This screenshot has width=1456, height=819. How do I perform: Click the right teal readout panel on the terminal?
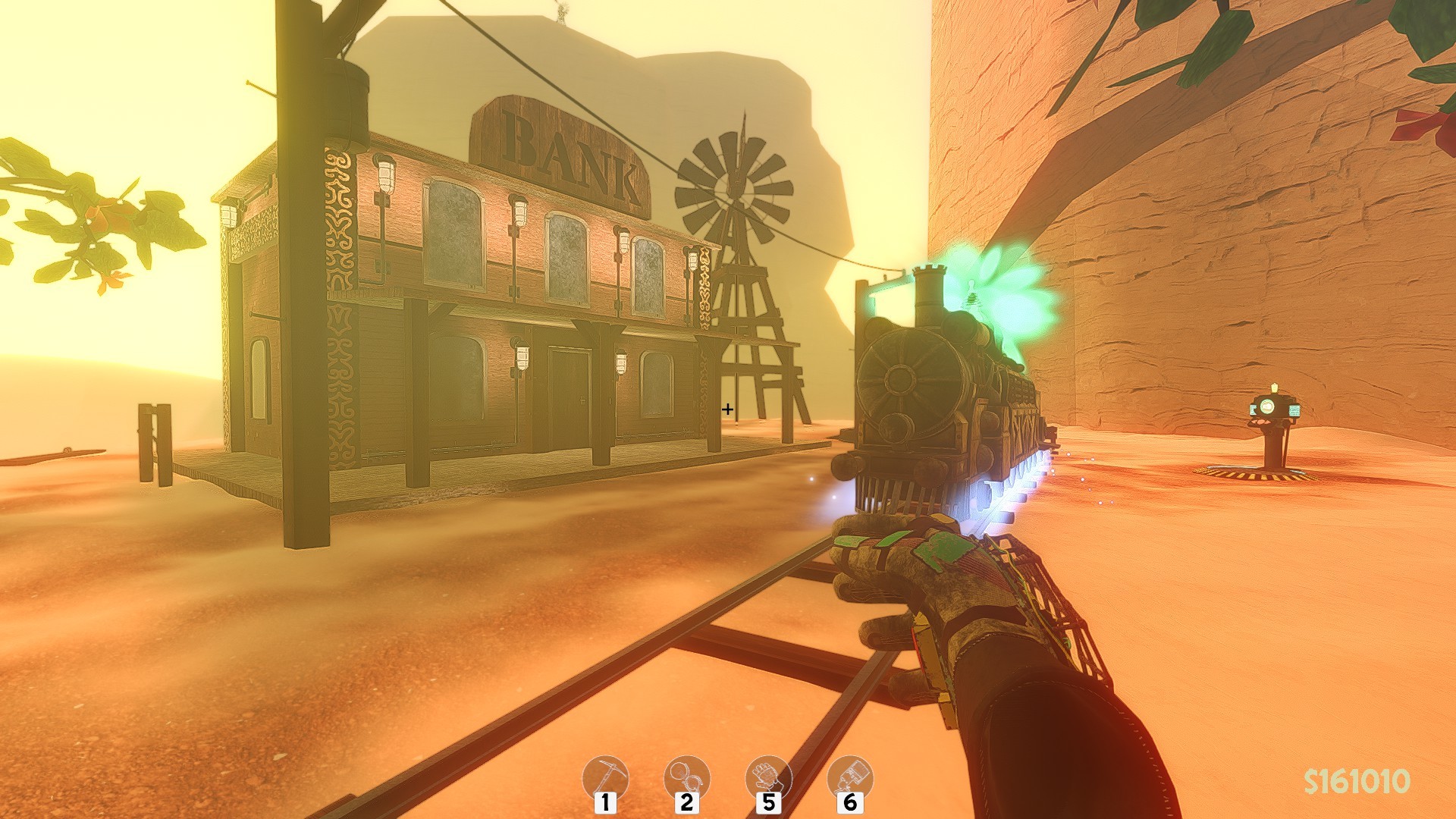coord(1294,410)
